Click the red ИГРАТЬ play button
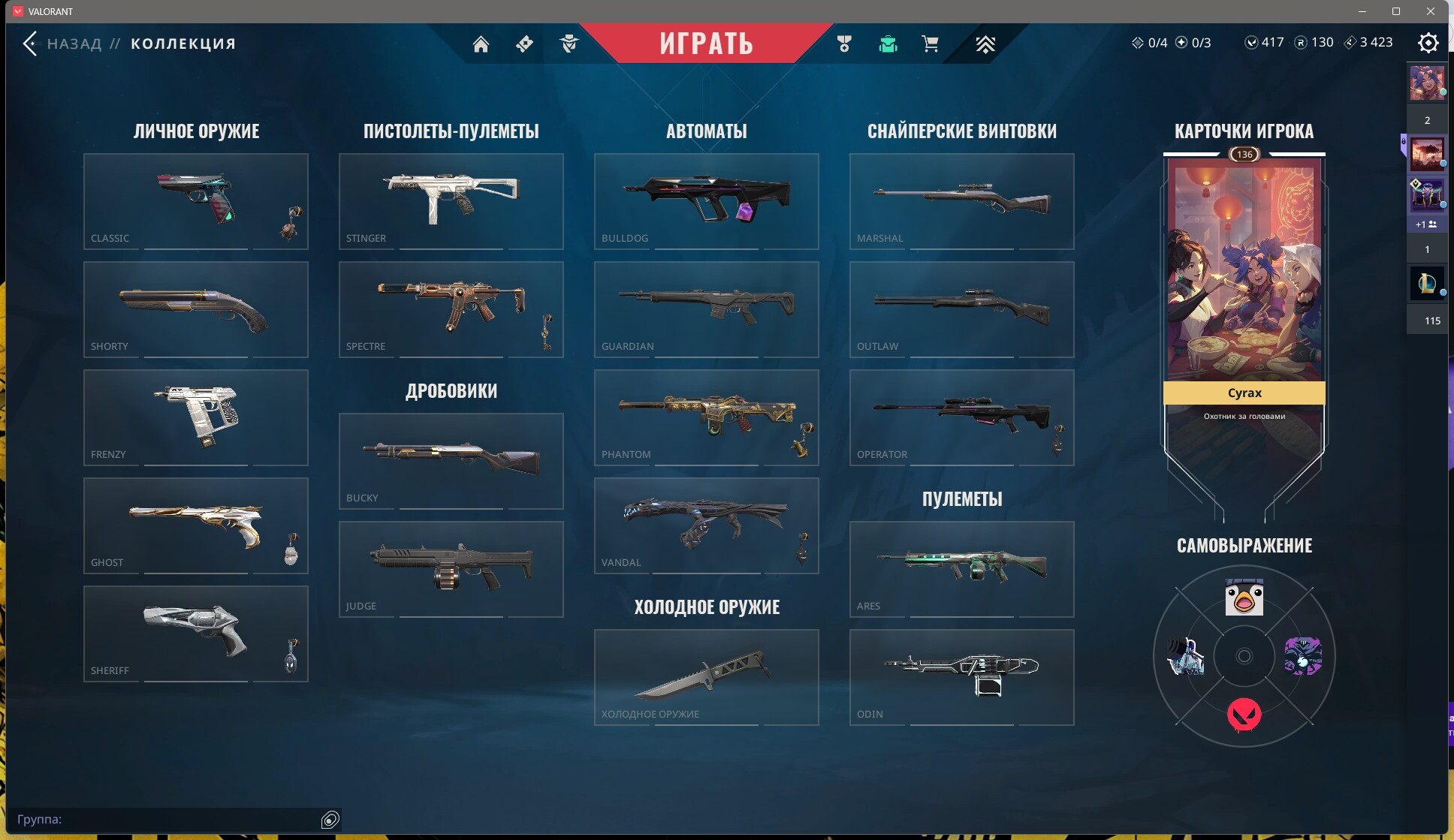1454x840 pixels. click(x=706, y=43)
